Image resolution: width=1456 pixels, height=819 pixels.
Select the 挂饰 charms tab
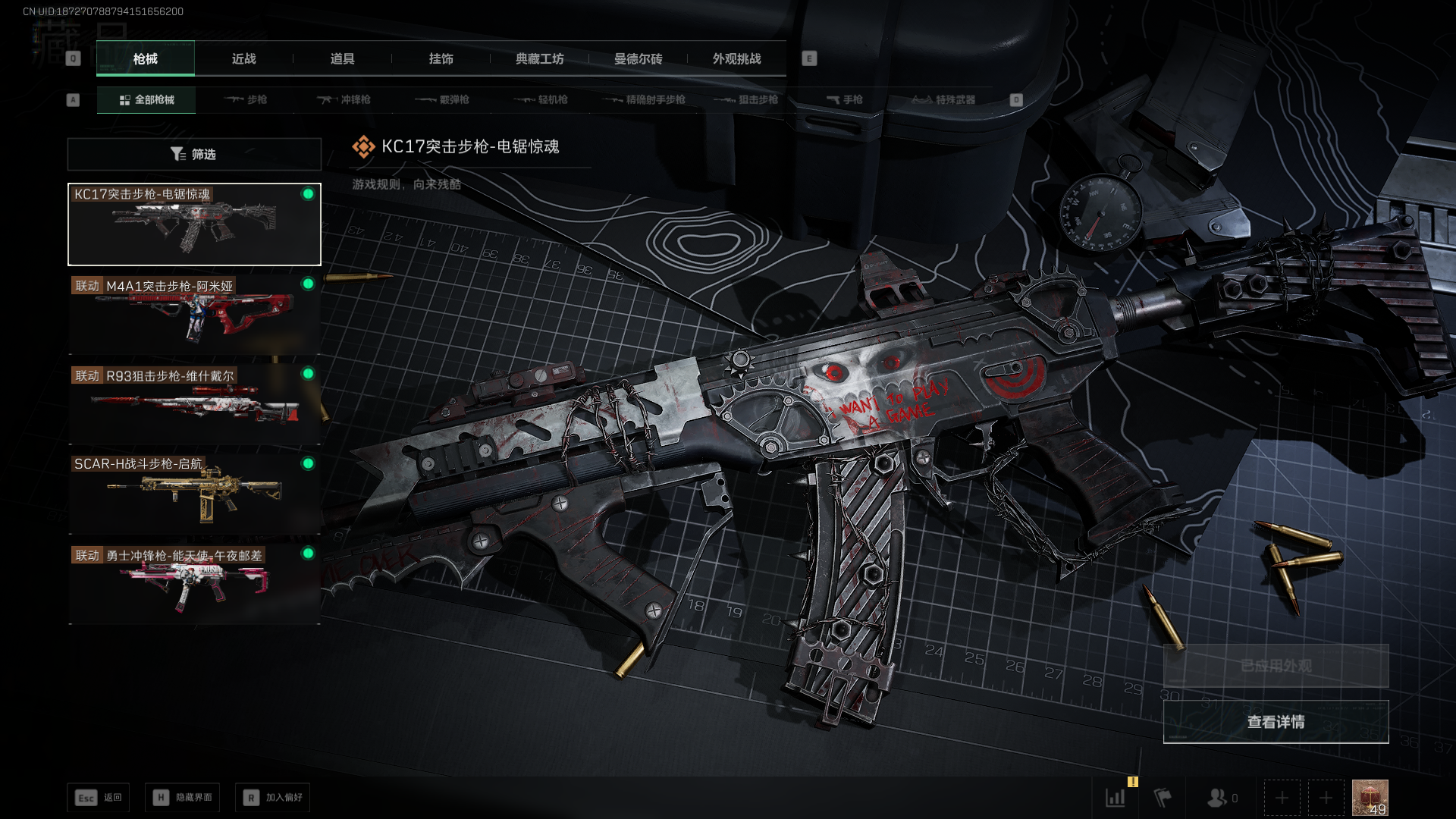[441, 59]
